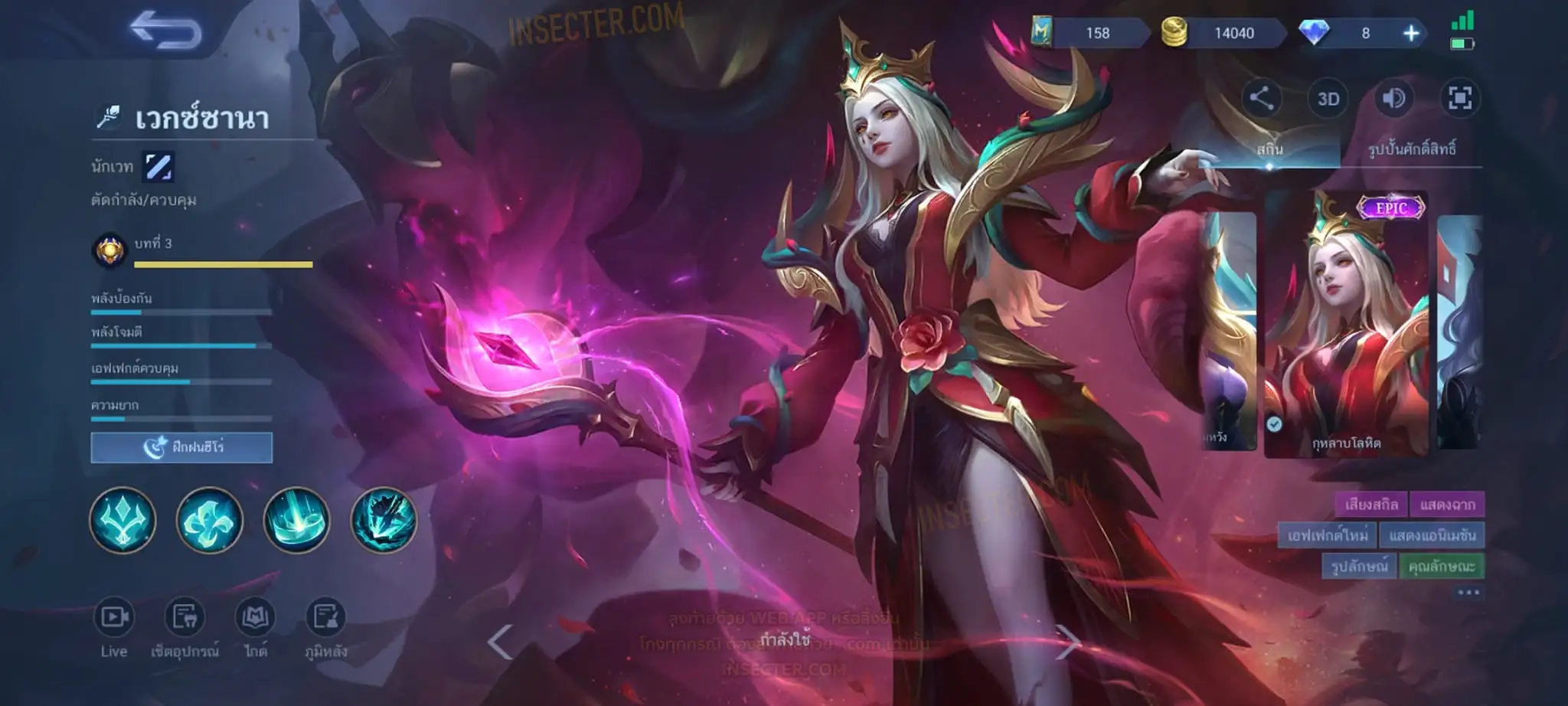1568x706 pixels.
Task: Open the รูปปั้นศักดิ์สิทธิ์ tab
Action: coord(1411,149)
